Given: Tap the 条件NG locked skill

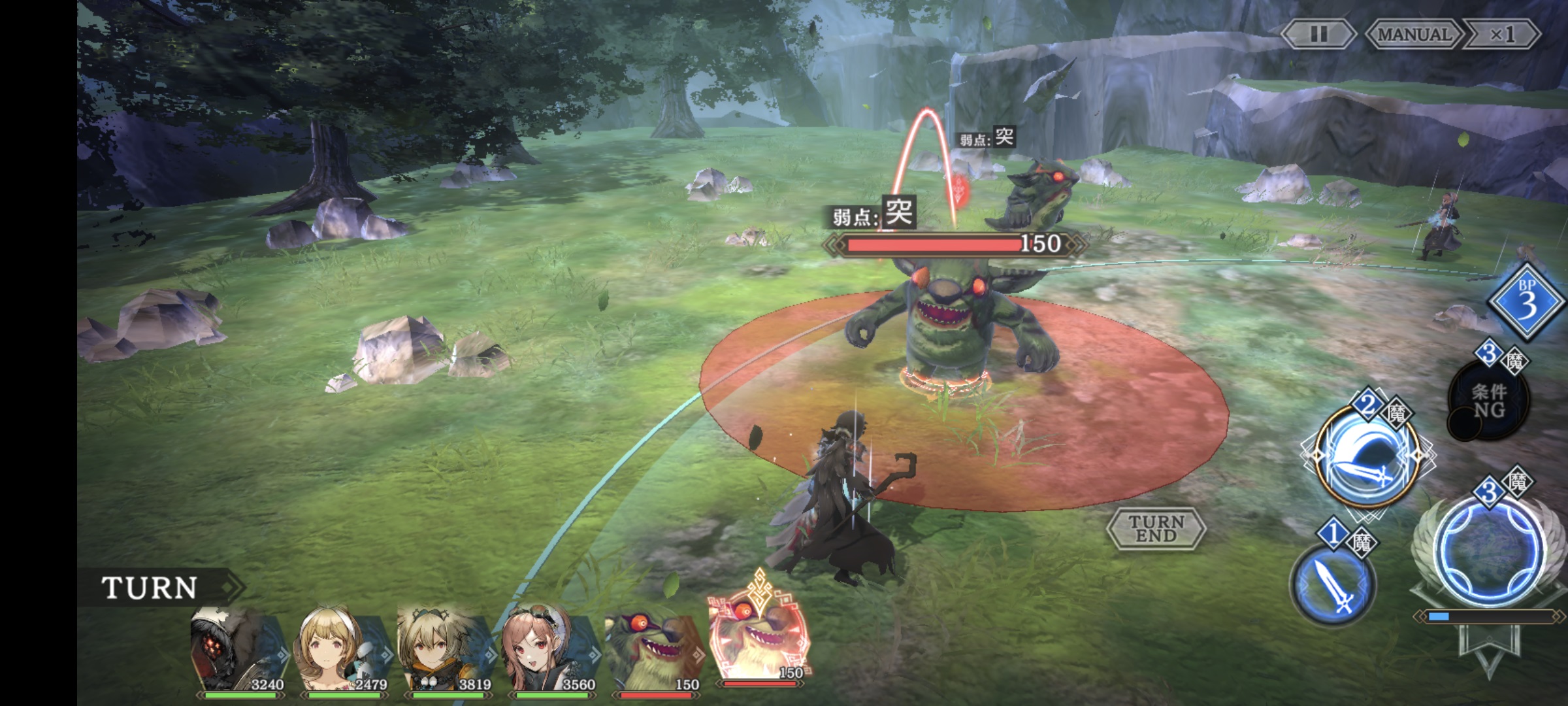Looking at the screenshot, I should (x=1489, y=401).
